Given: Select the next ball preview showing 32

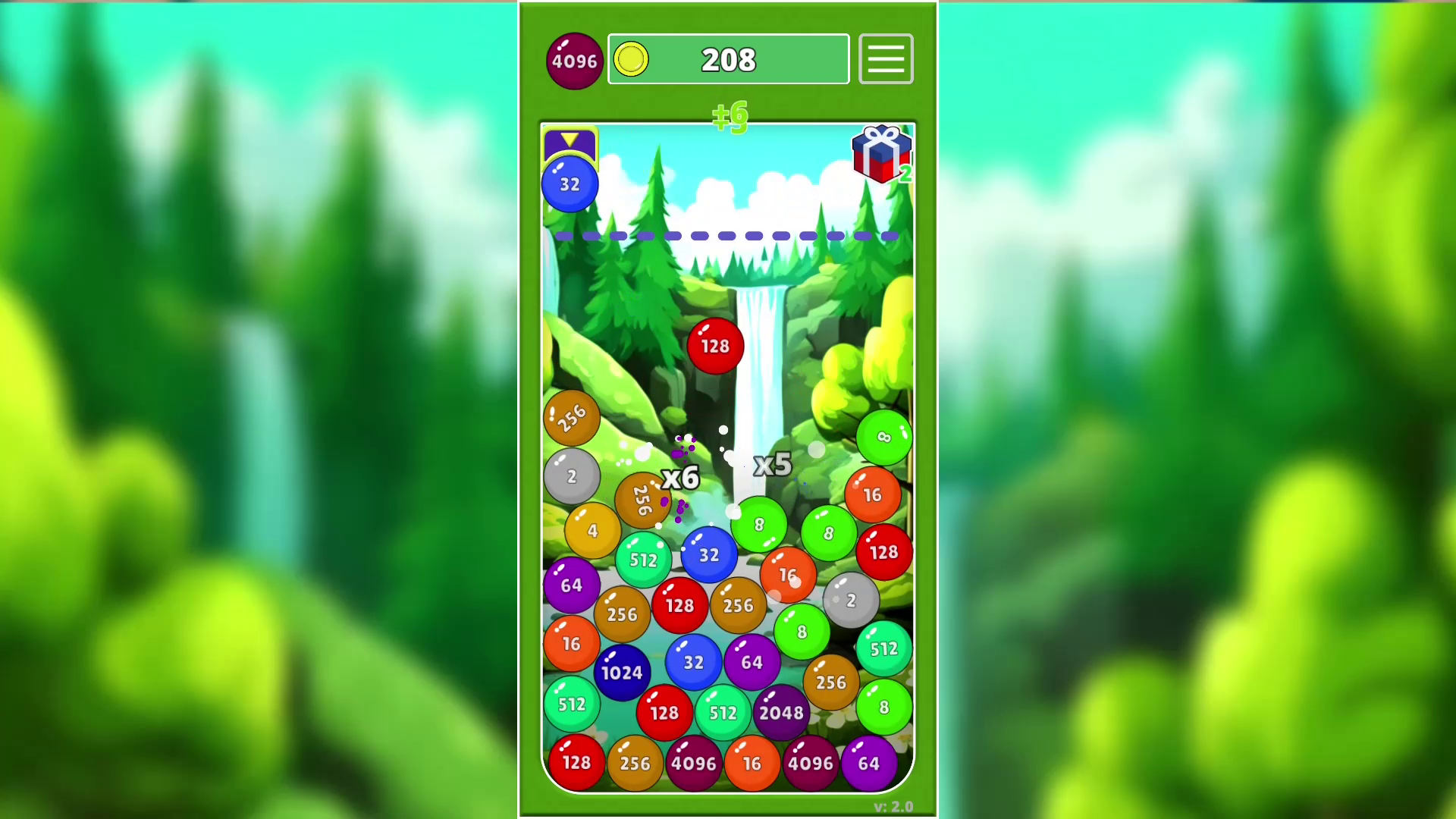Looking at the screenshot, I should (x=570, y=184).
